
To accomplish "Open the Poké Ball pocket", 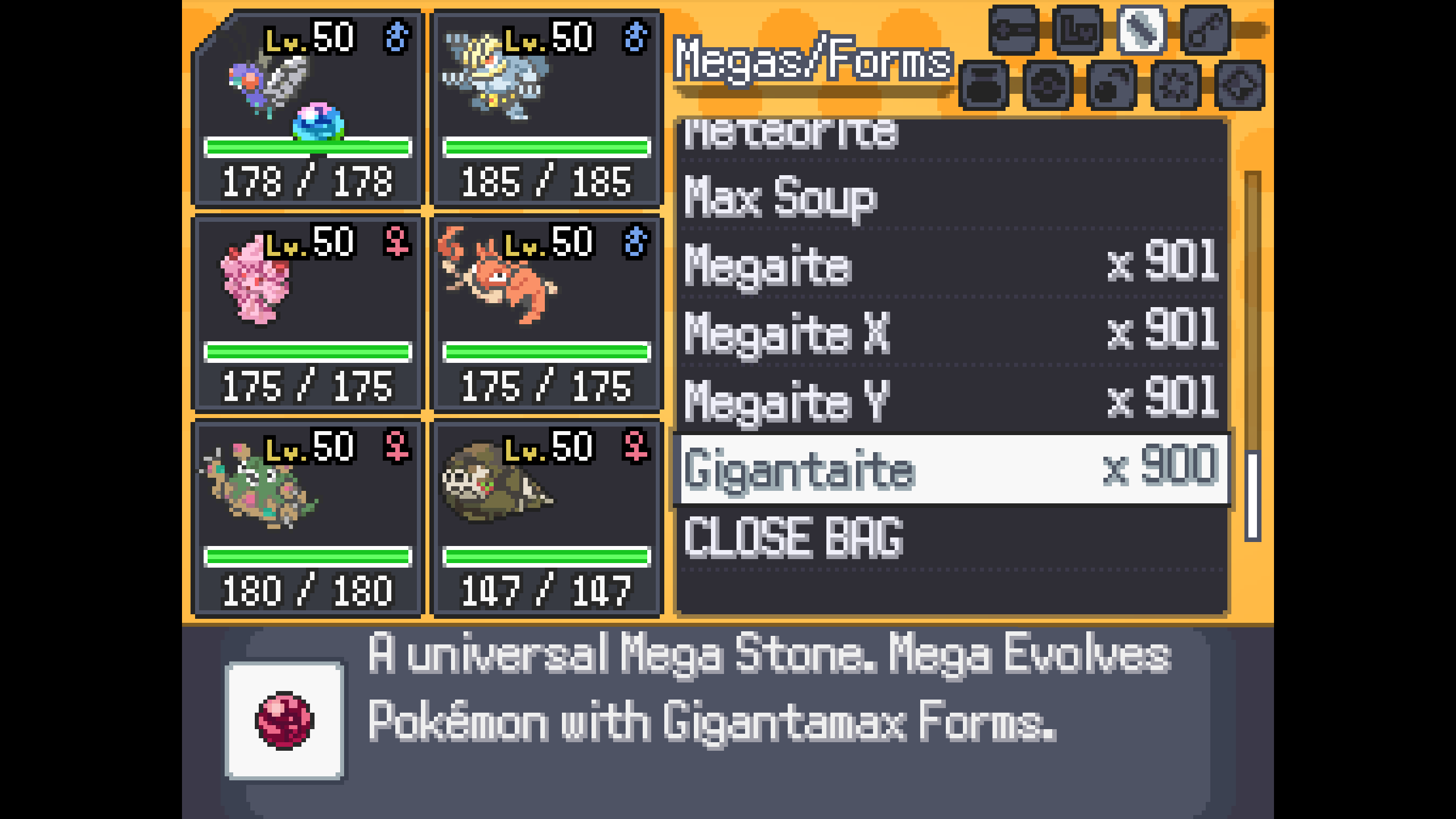I will click(1048, 85).
